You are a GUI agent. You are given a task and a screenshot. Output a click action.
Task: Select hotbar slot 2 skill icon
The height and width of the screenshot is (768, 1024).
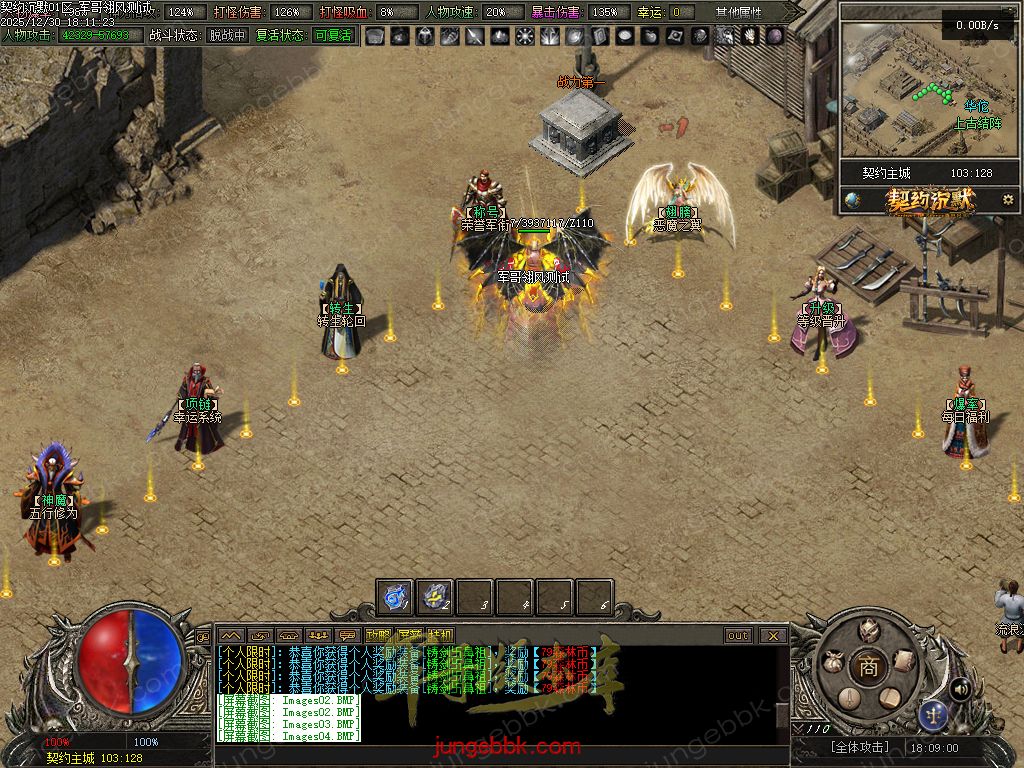click(435, 598)
